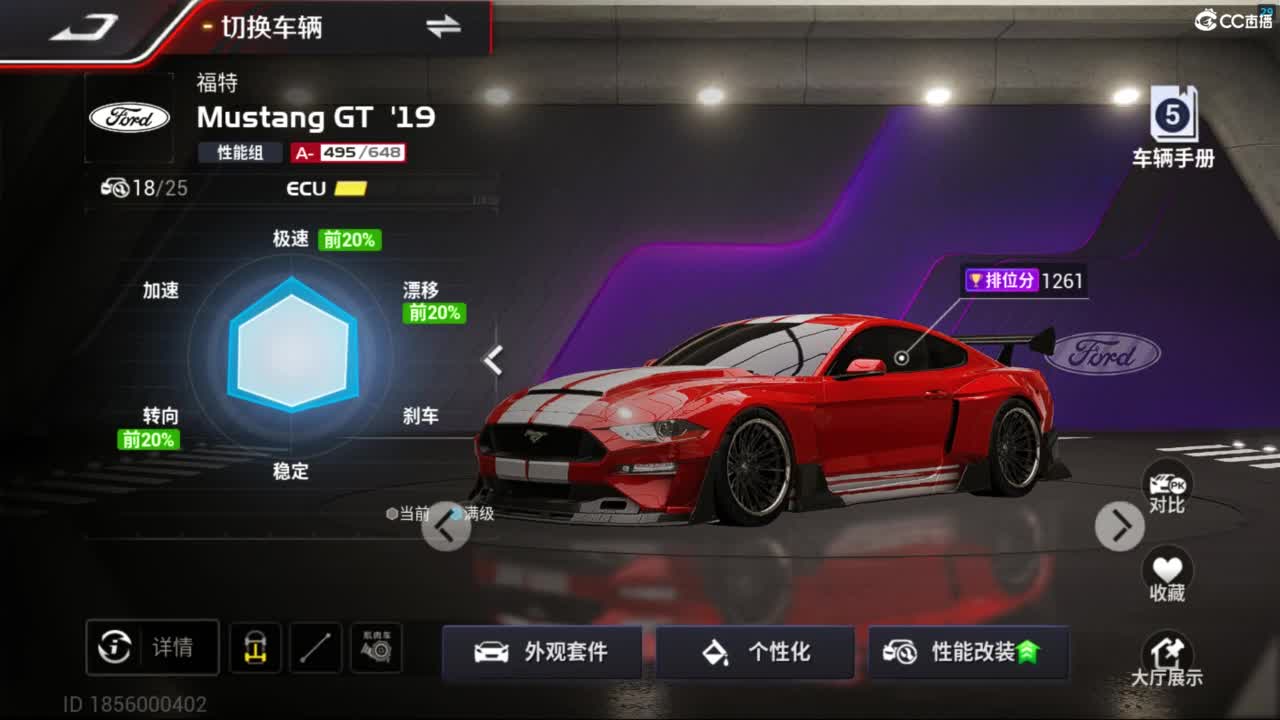The height and width of the screenshot is (720, 1280).
Task: Click the left arrow beside the stats hexagon
Action: pyautogui.click(x=494, y=359)
